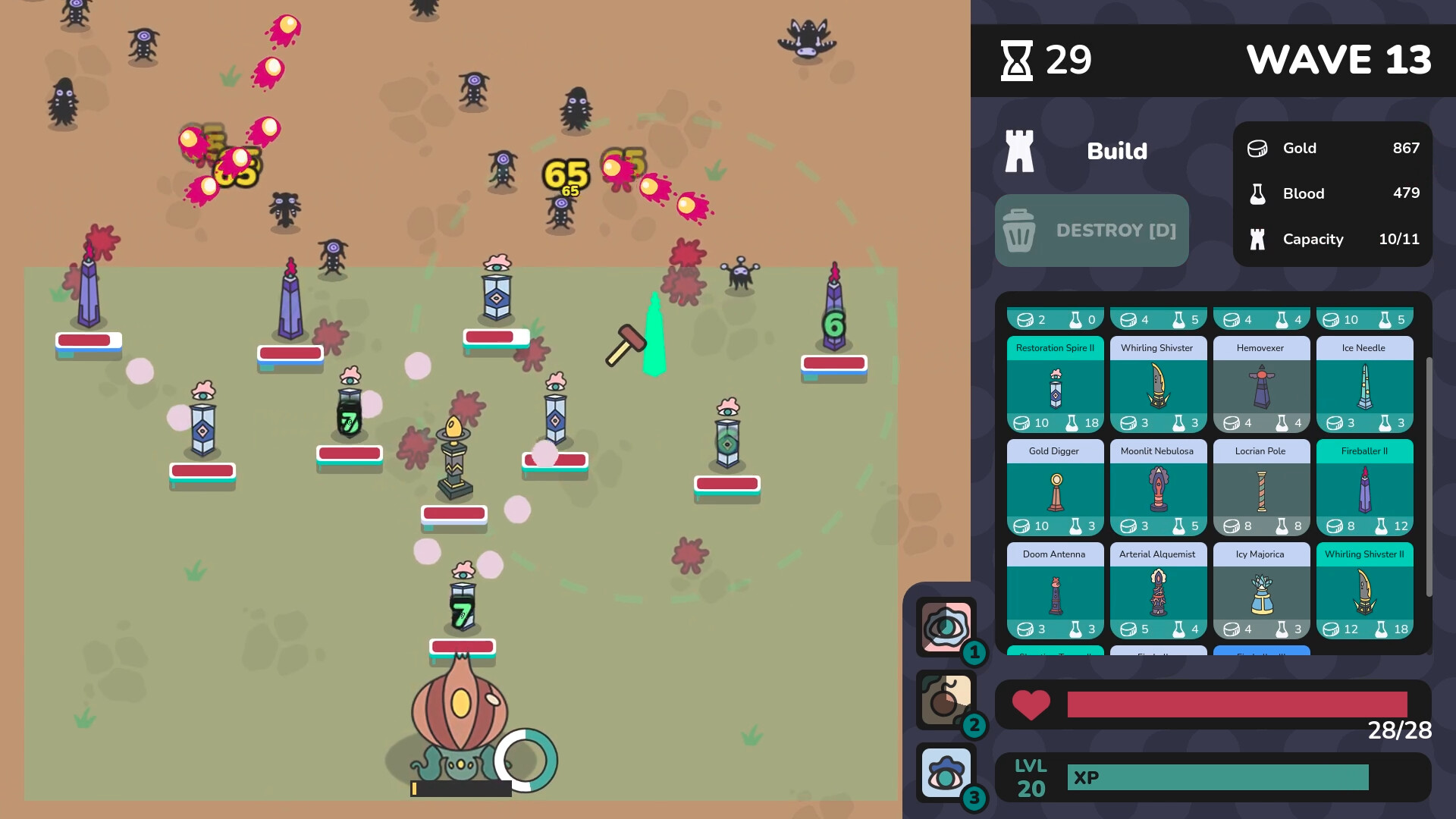Select the Icy Majorica tower card
Viewport: 1456px width, 819px height.
click(x=1261, y=590)
